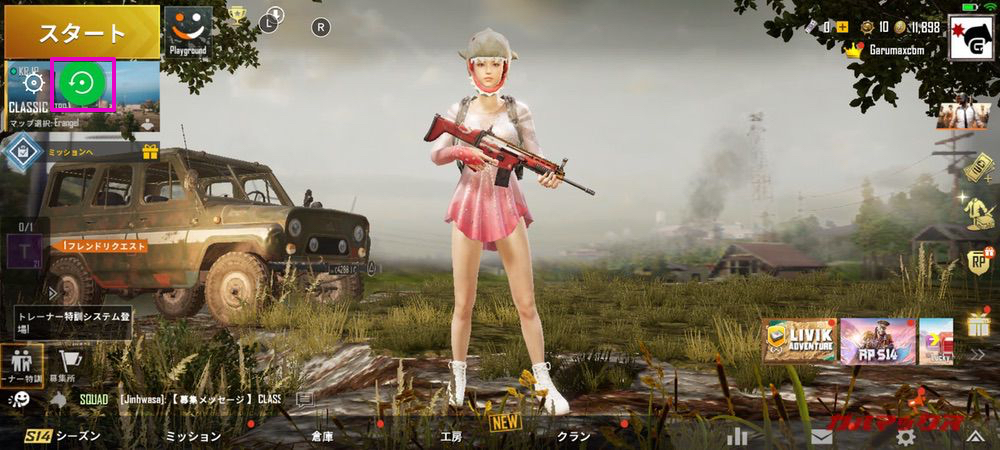Open the mail envelope icon

[822, 436]
